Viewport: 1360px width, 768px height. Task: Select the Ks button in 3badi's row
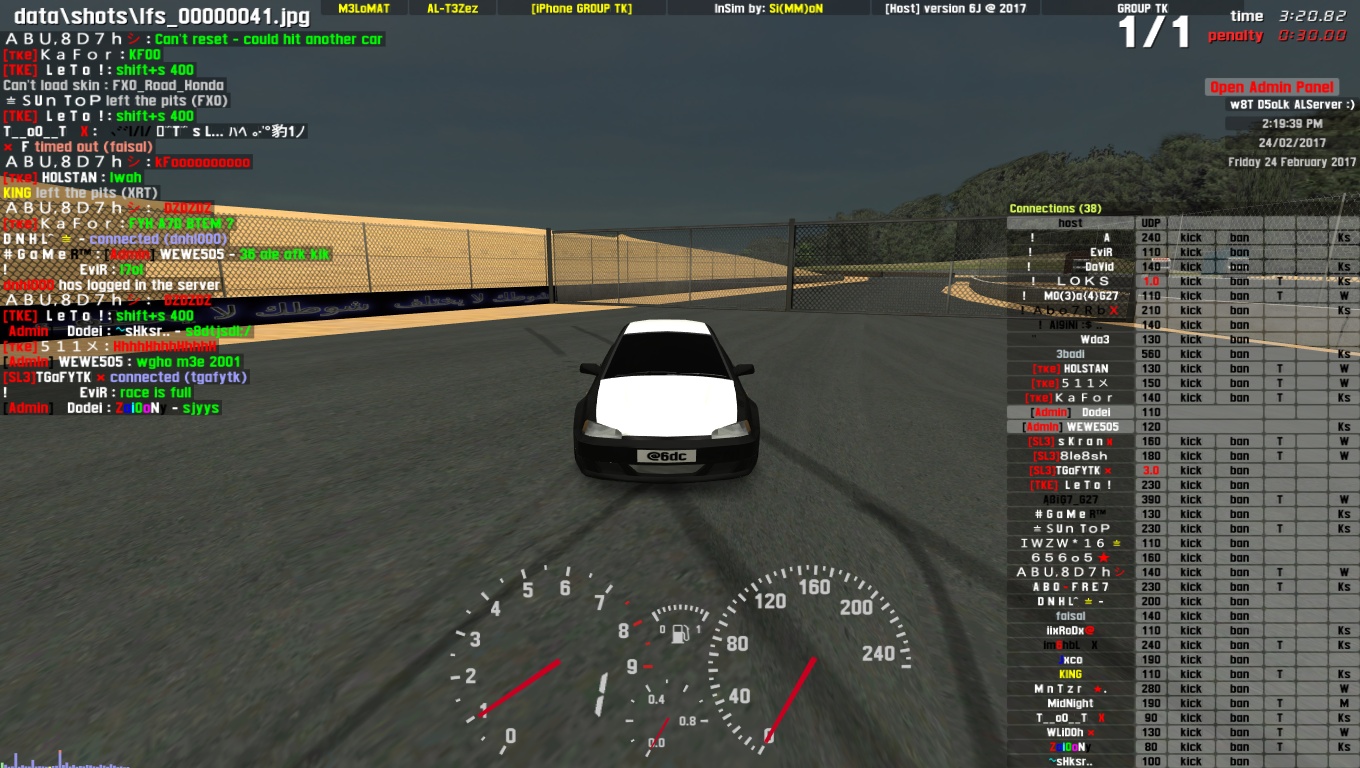[1344, 354]
